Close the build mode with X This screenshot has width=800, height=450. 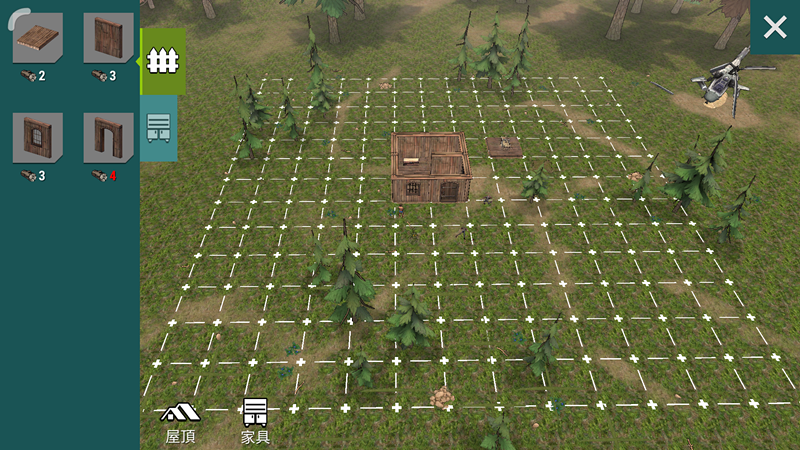[x=775, y=28]
